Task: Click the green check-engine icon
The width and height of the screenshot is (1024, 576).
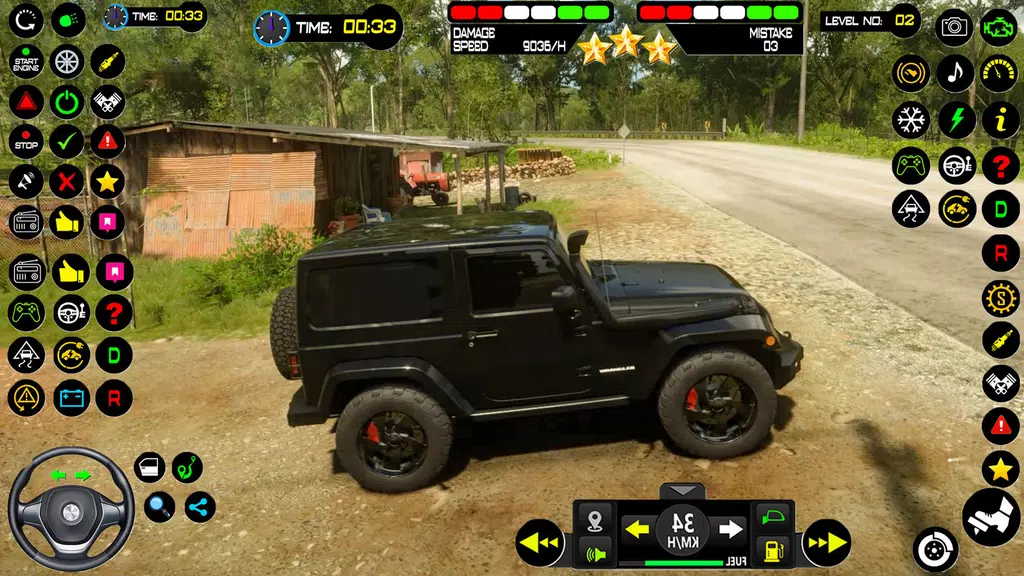Action: [999, 27]
